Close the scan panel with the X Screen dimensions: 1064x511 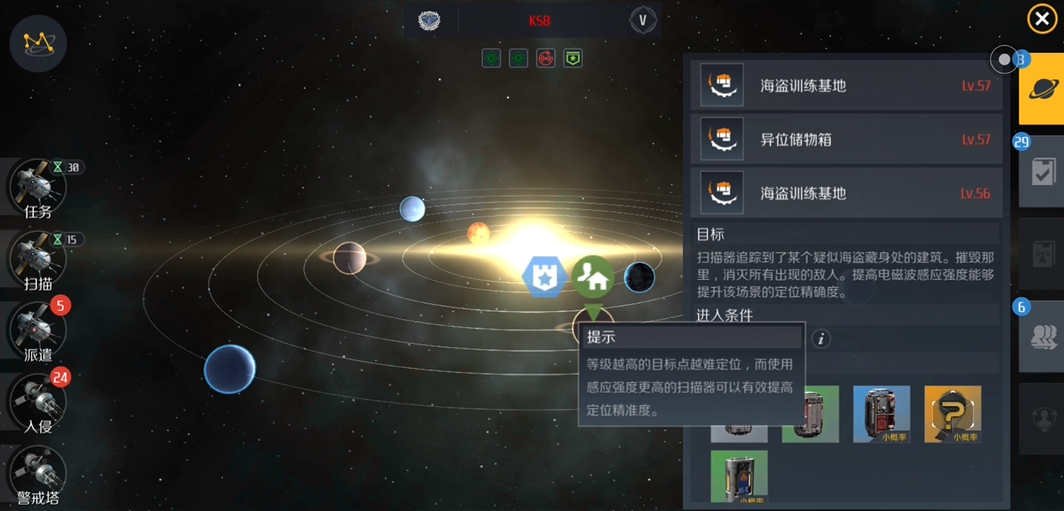click(x=1043, y=19)
